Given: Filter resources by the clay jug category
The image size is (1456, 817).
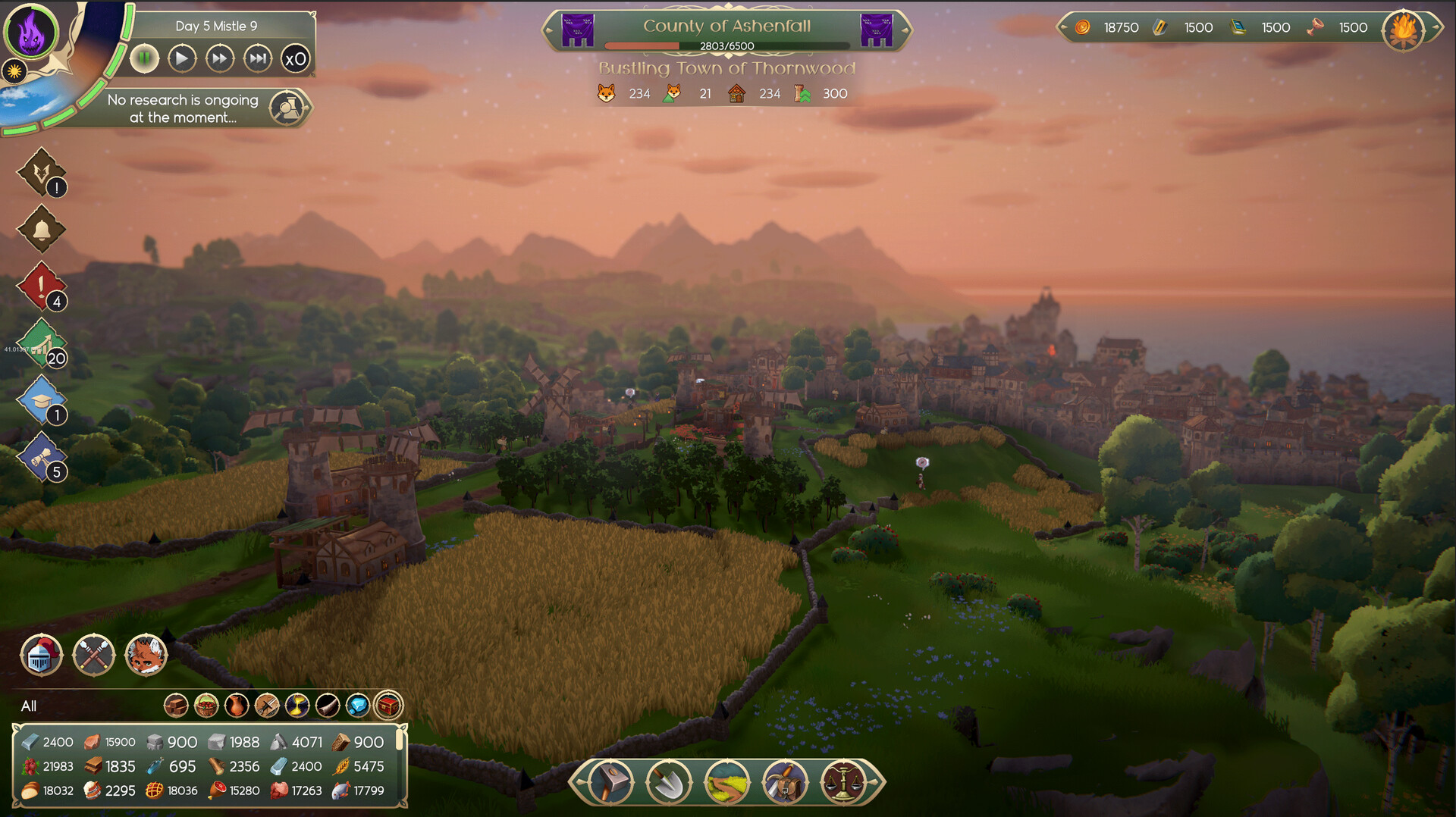Looking at the screenshot, I should coord(237,706).
